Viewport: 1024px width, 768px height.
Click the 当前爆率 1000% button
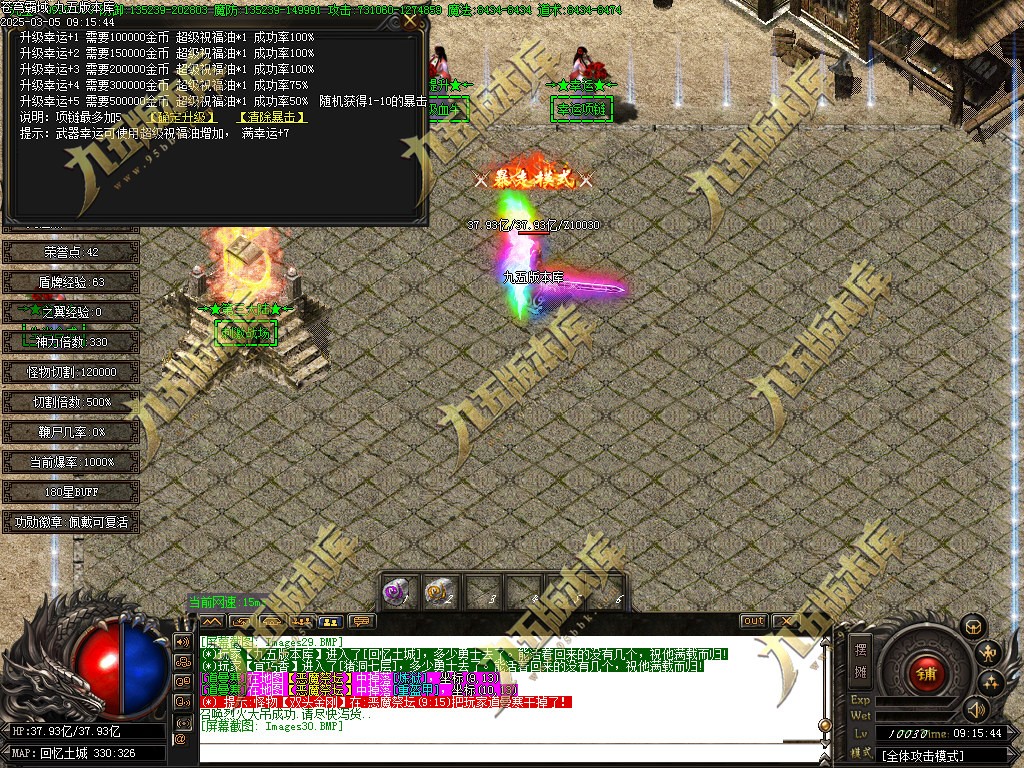[x=71, y=462]
